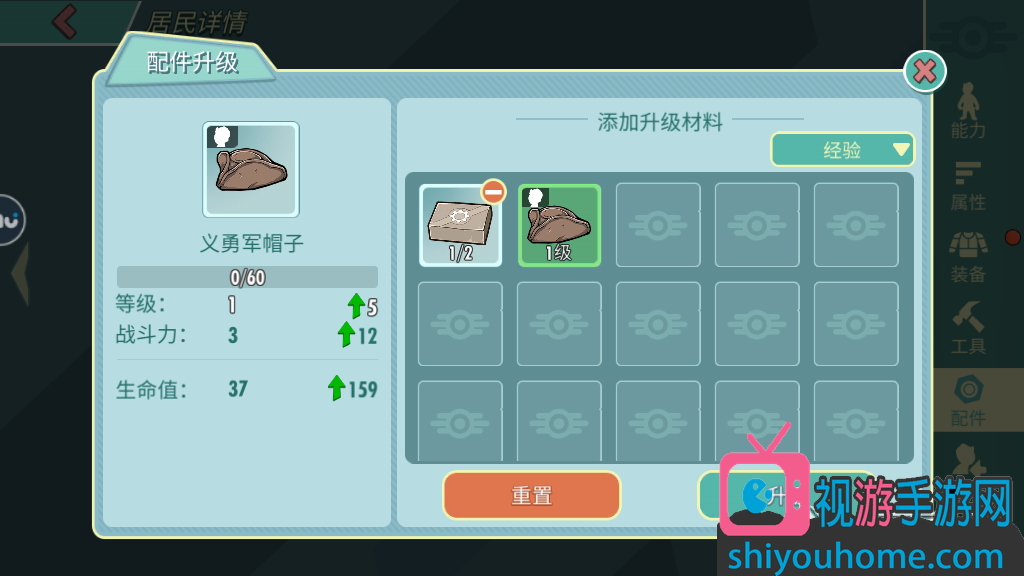Go back with the red arrow button
The width and height of the screenshot is (1024, 576).
coord(64,21)
